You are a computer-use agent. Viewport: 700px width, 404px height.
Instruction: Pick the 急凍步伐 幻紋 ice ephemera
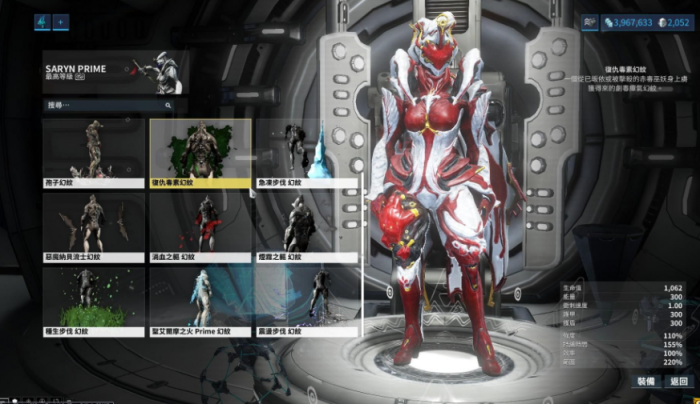[305, 153]
